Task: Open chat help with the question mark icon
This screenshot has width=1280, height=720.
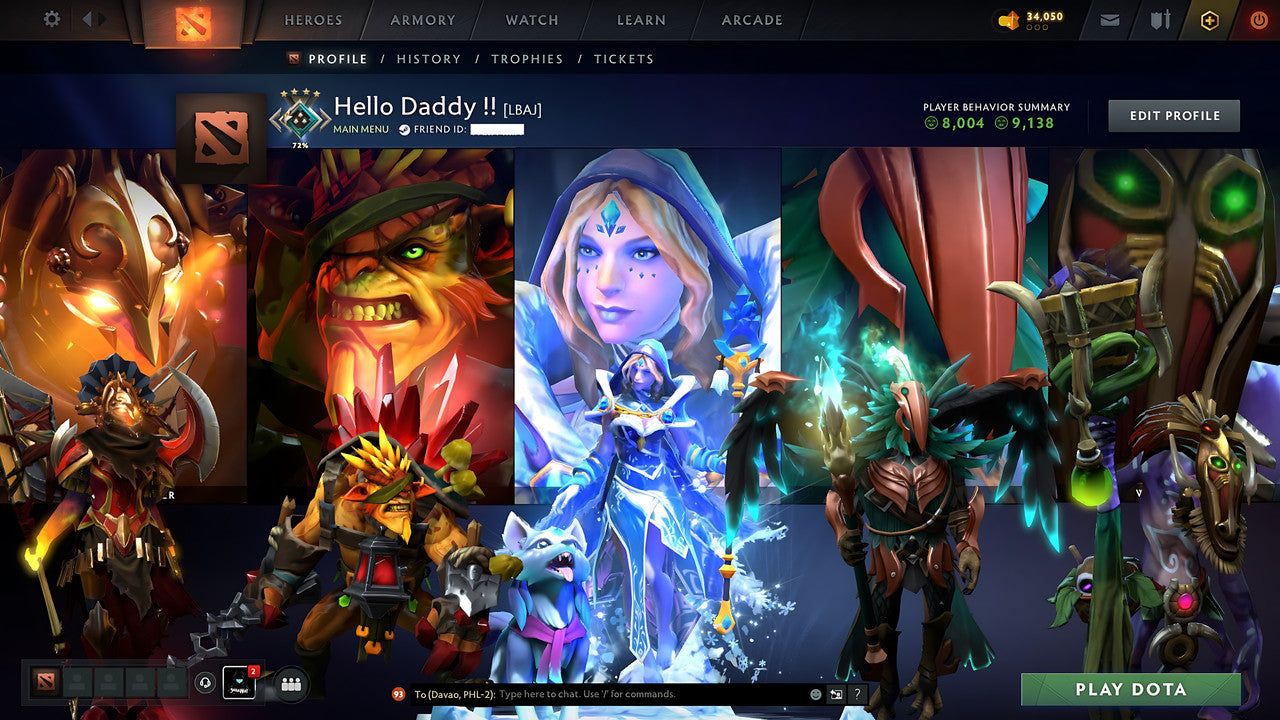Action: pyautogui.click(x=858, y=694)
